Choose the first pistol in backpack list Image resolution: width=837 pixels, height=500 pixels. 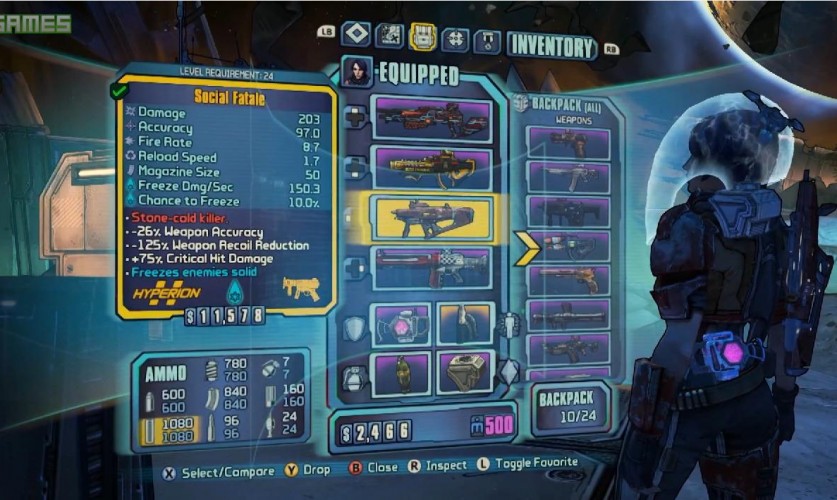click(568, 143)
